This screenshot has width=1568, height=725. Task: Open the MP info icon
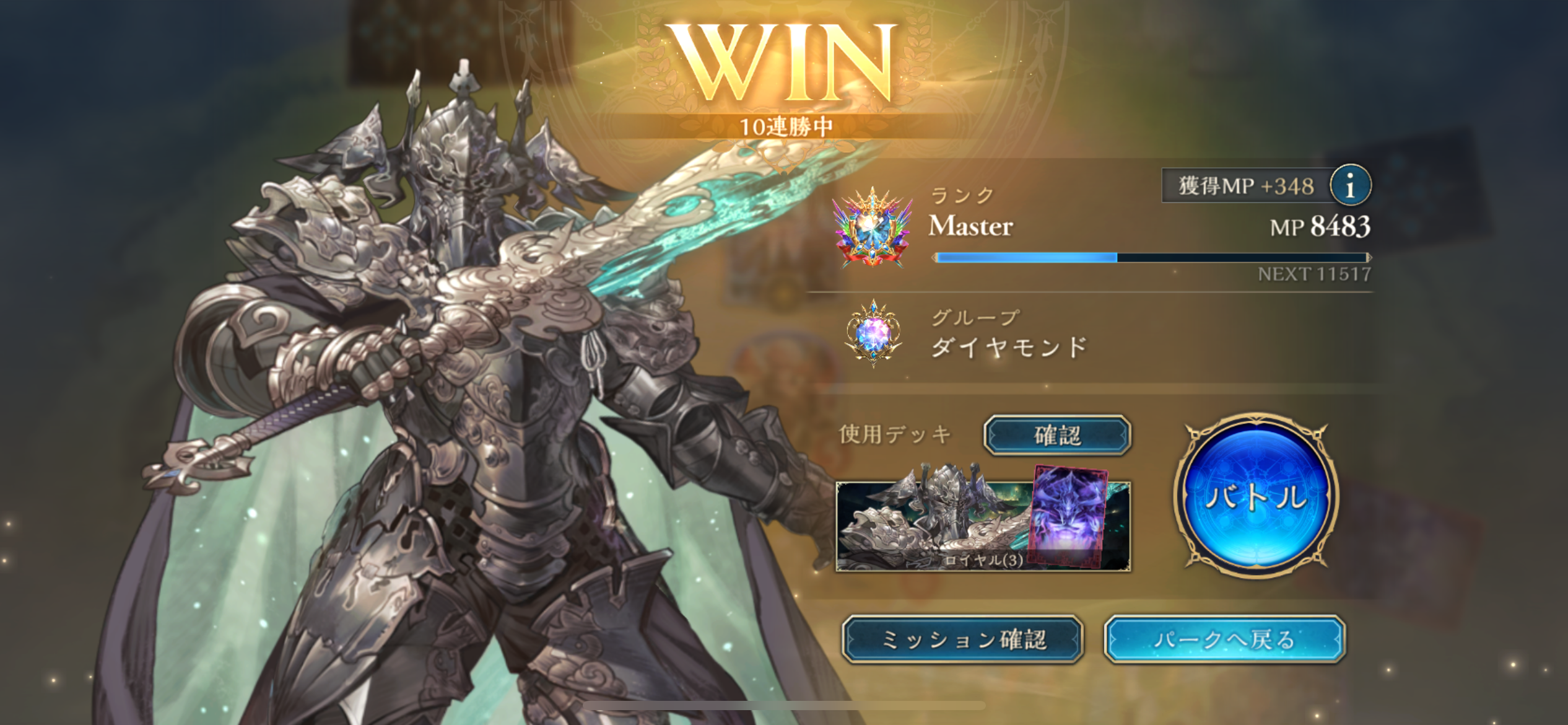(x=1350, y=185)
